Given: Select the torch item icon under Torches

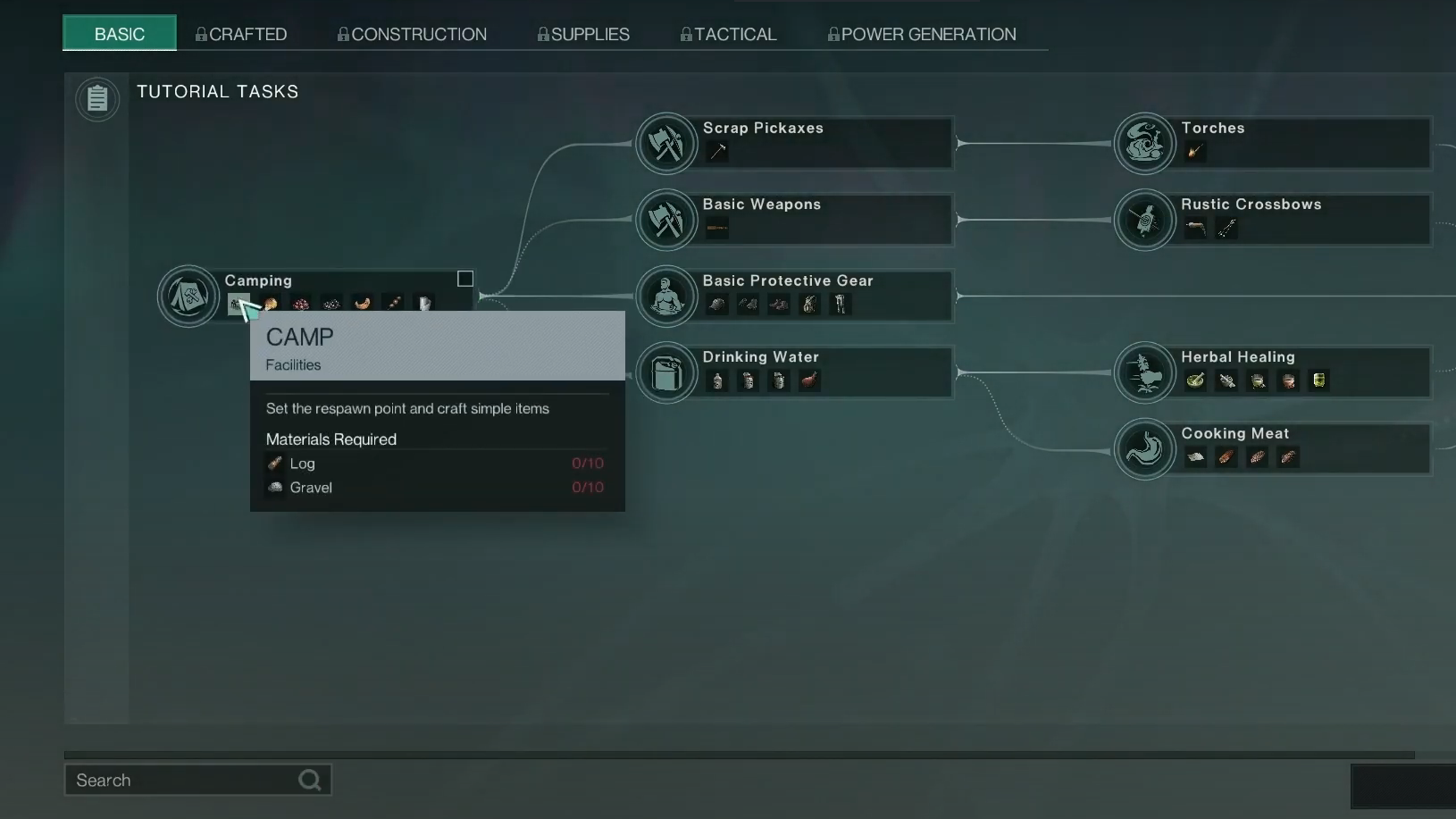Looking at the screenshot, I should pos(1195,152).
